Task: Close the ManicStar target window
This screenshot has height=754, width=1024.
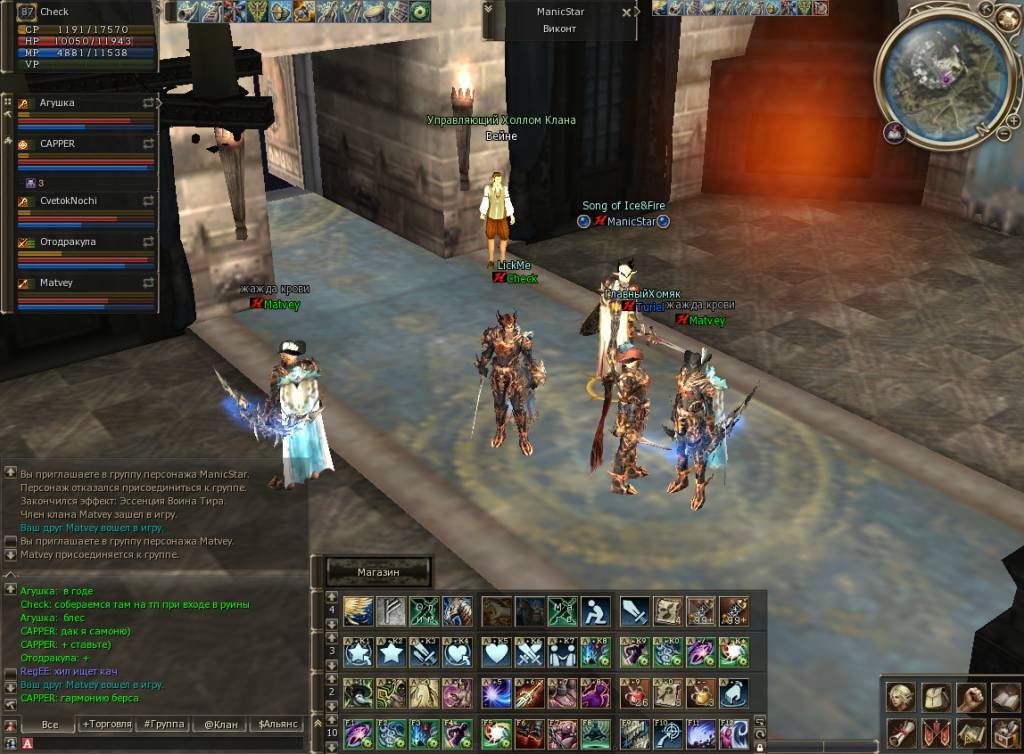Action: tap(627, 13)
